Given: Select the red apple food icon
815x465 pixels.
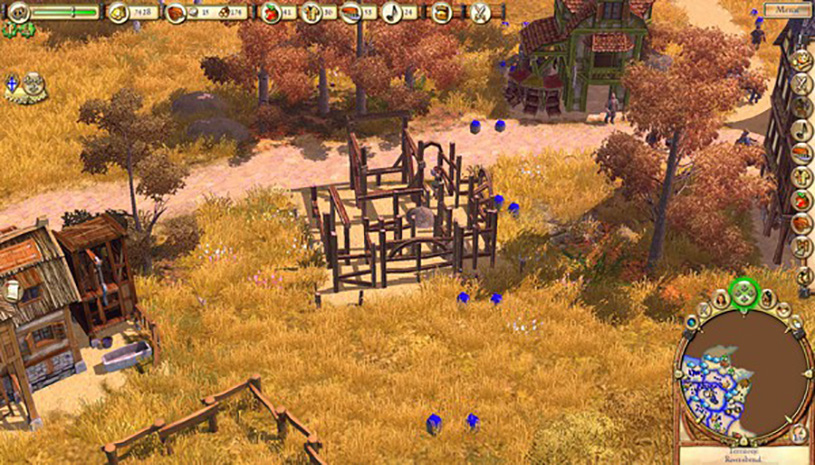Looking at the screenshot, I should pos(270,13).
